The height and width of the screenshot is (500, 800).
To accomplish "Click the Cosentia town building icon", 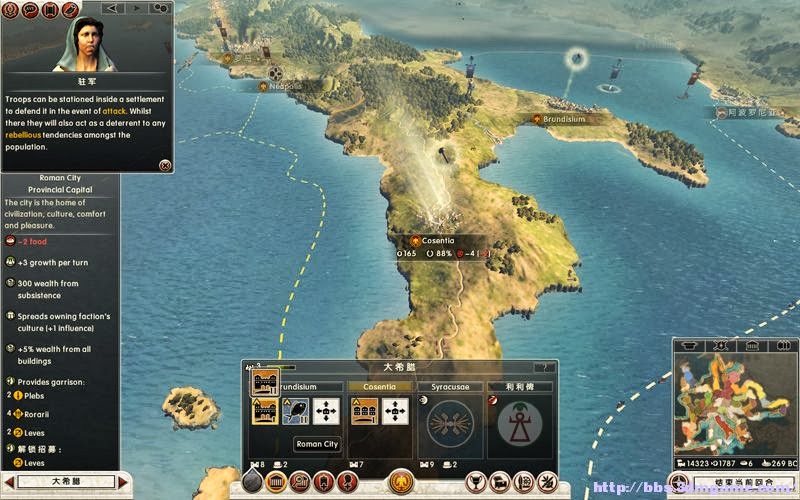I will 363,411.
